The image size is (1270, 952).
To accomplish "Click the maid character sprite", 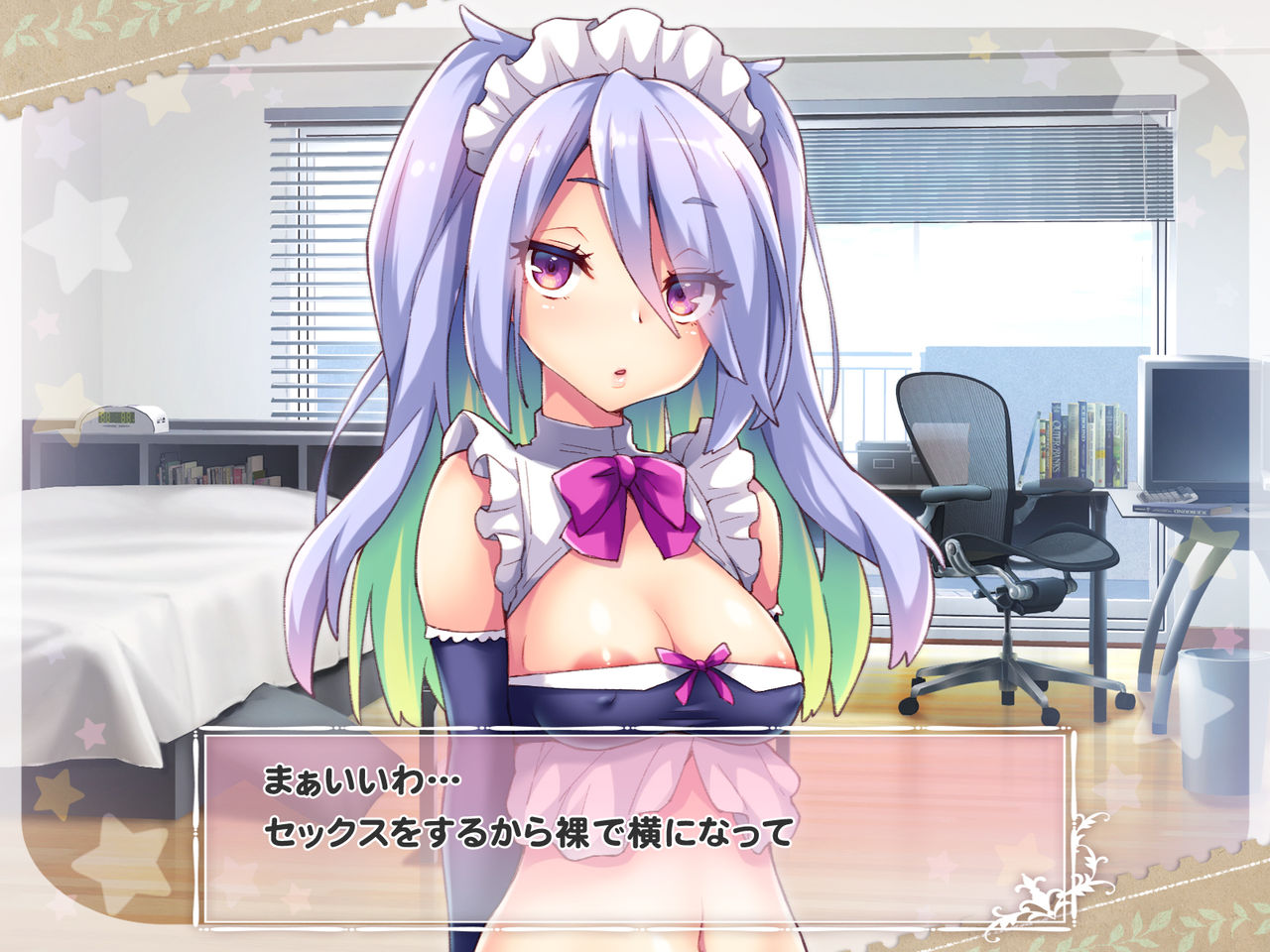I will point(615,446).
